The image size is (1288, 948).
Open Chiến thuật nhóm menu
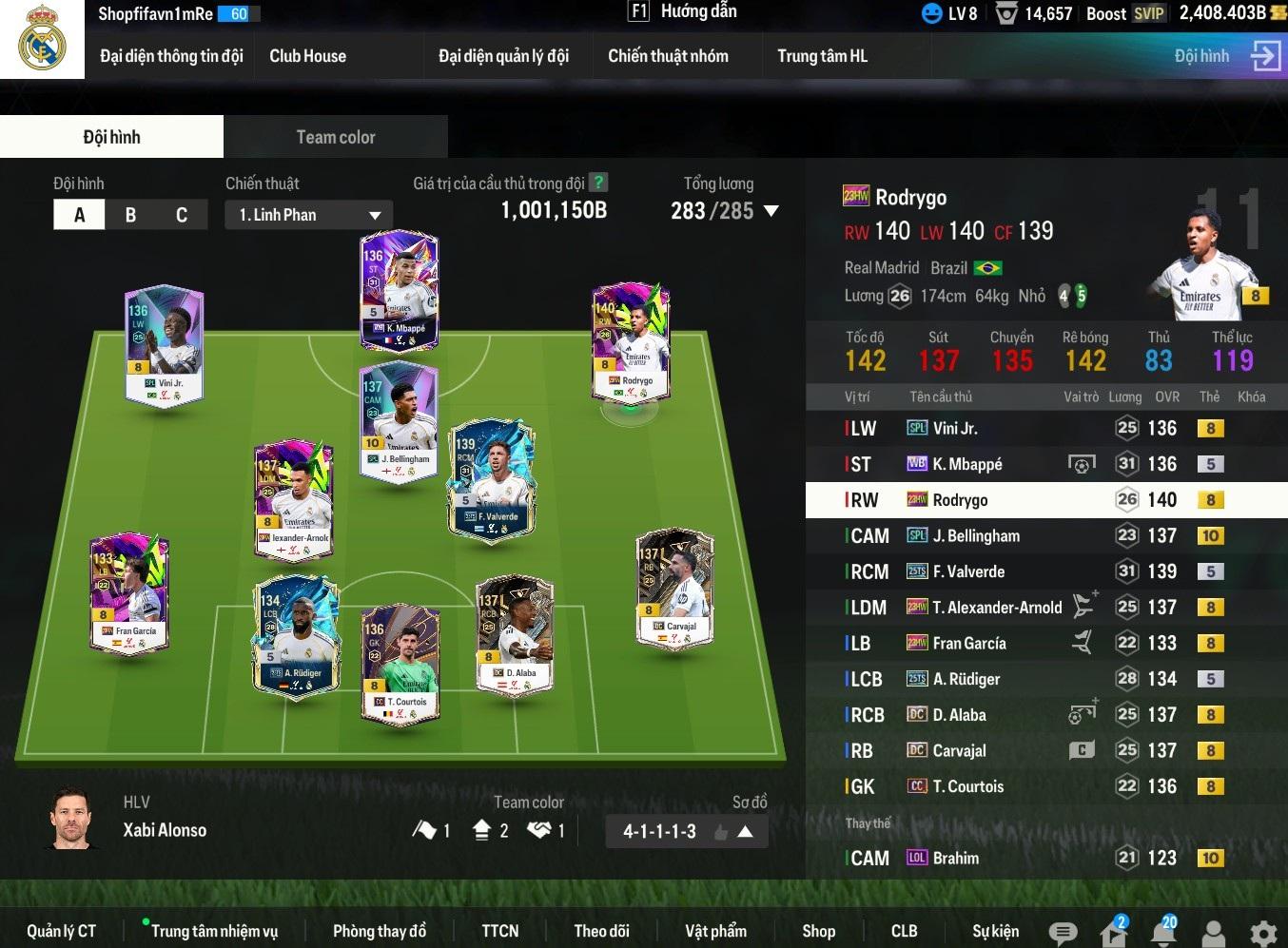click(x=668, y=56)
